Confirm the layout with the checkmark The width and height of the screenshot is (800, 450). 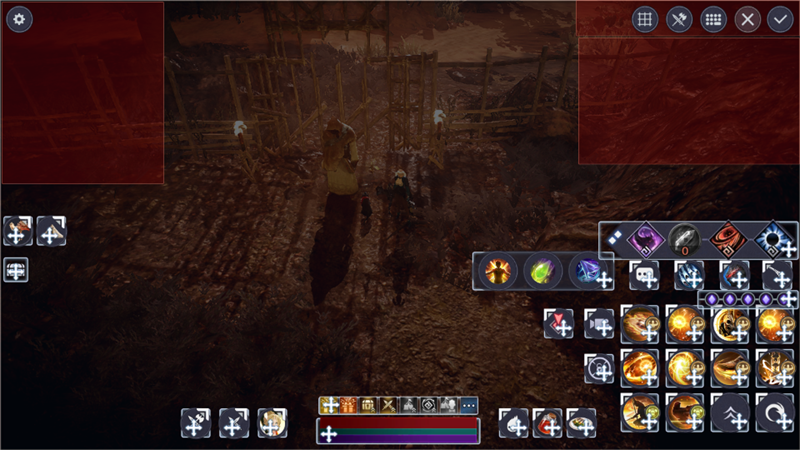click(780, 20)
